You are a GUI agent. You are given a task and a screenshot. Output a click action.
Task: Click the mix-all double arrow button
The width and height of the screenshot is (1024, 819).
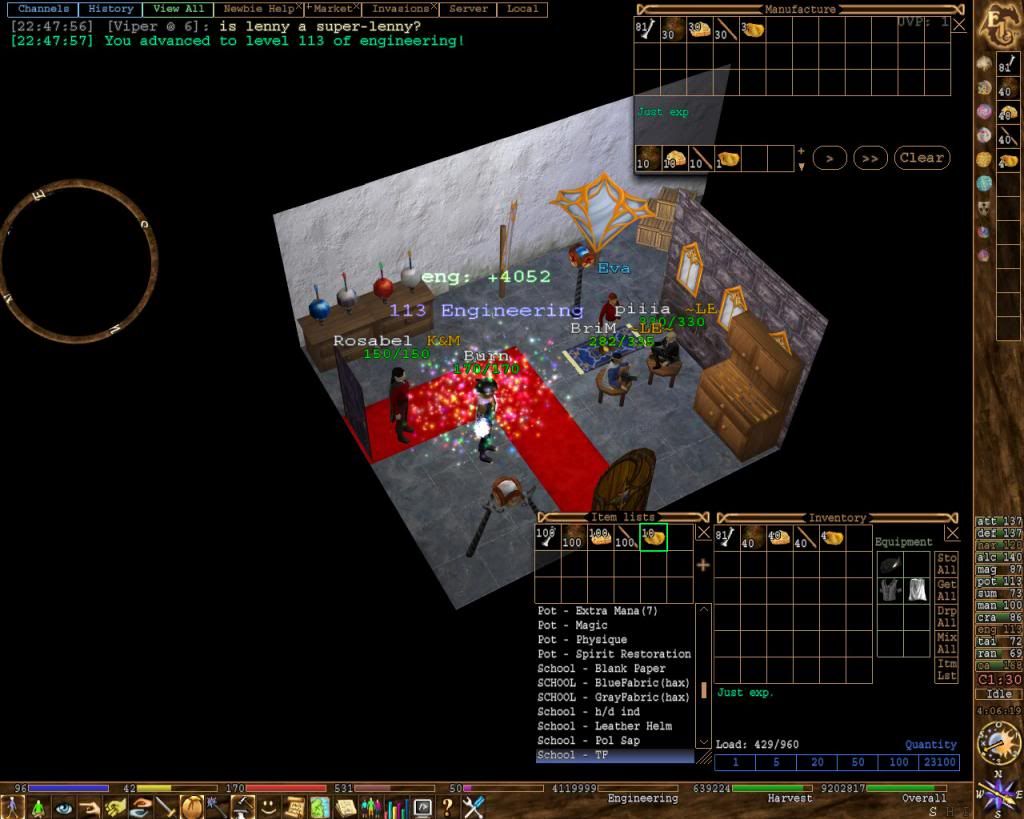(871, 158)
